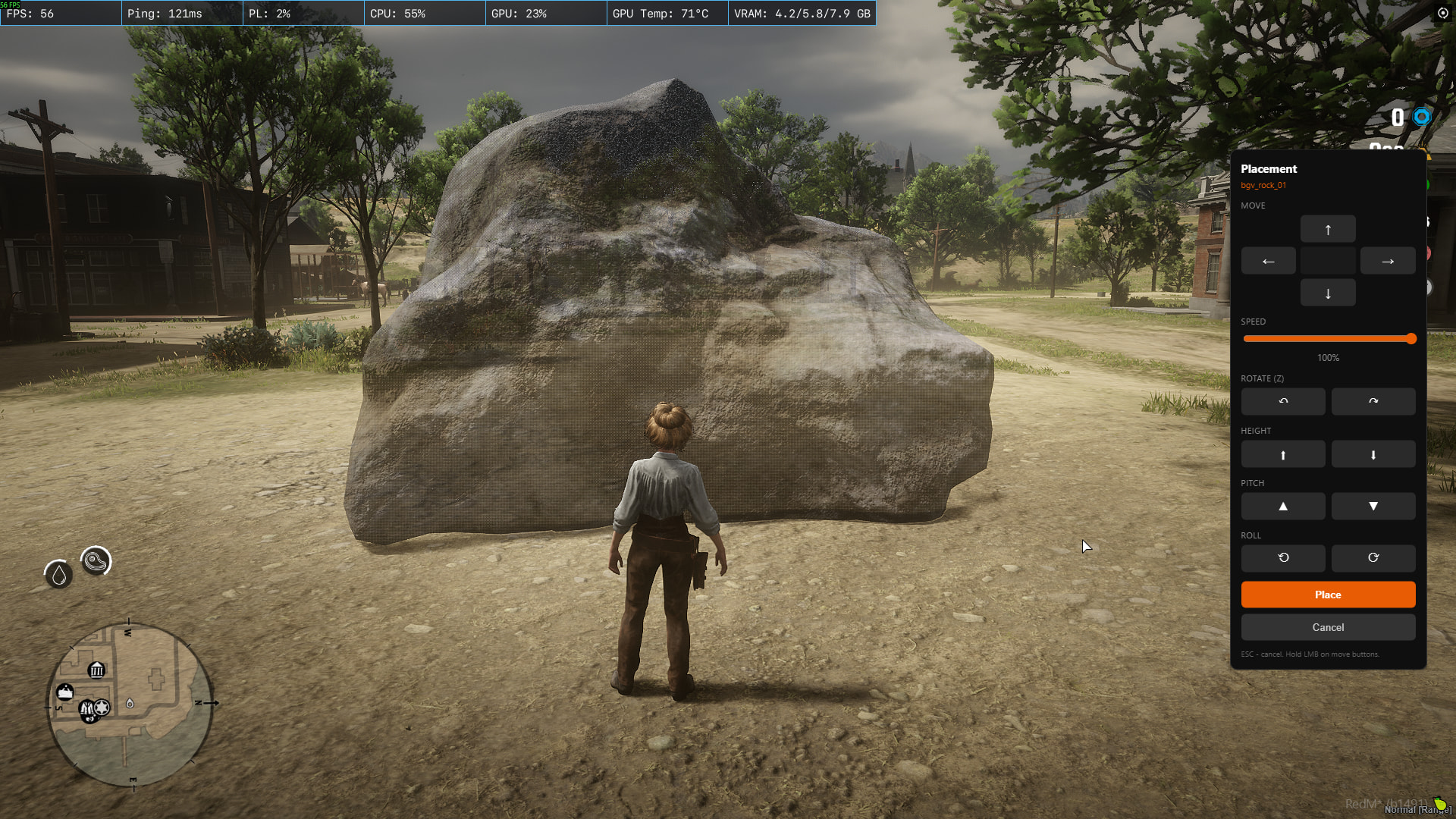Rotate the object clockwise on Z

1373,401
